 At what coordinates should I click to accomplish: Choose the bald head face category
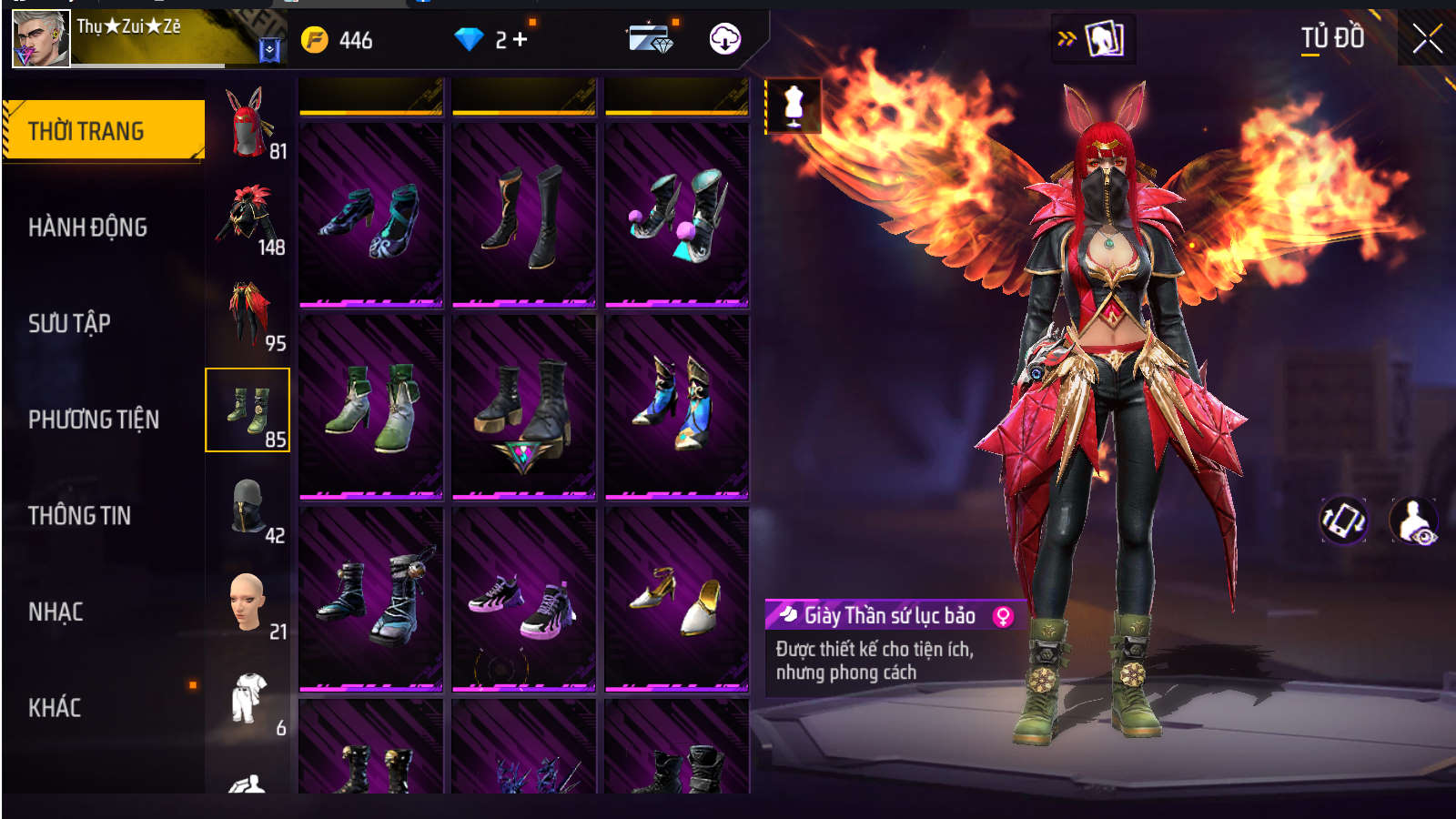click(x=248, y=602)
